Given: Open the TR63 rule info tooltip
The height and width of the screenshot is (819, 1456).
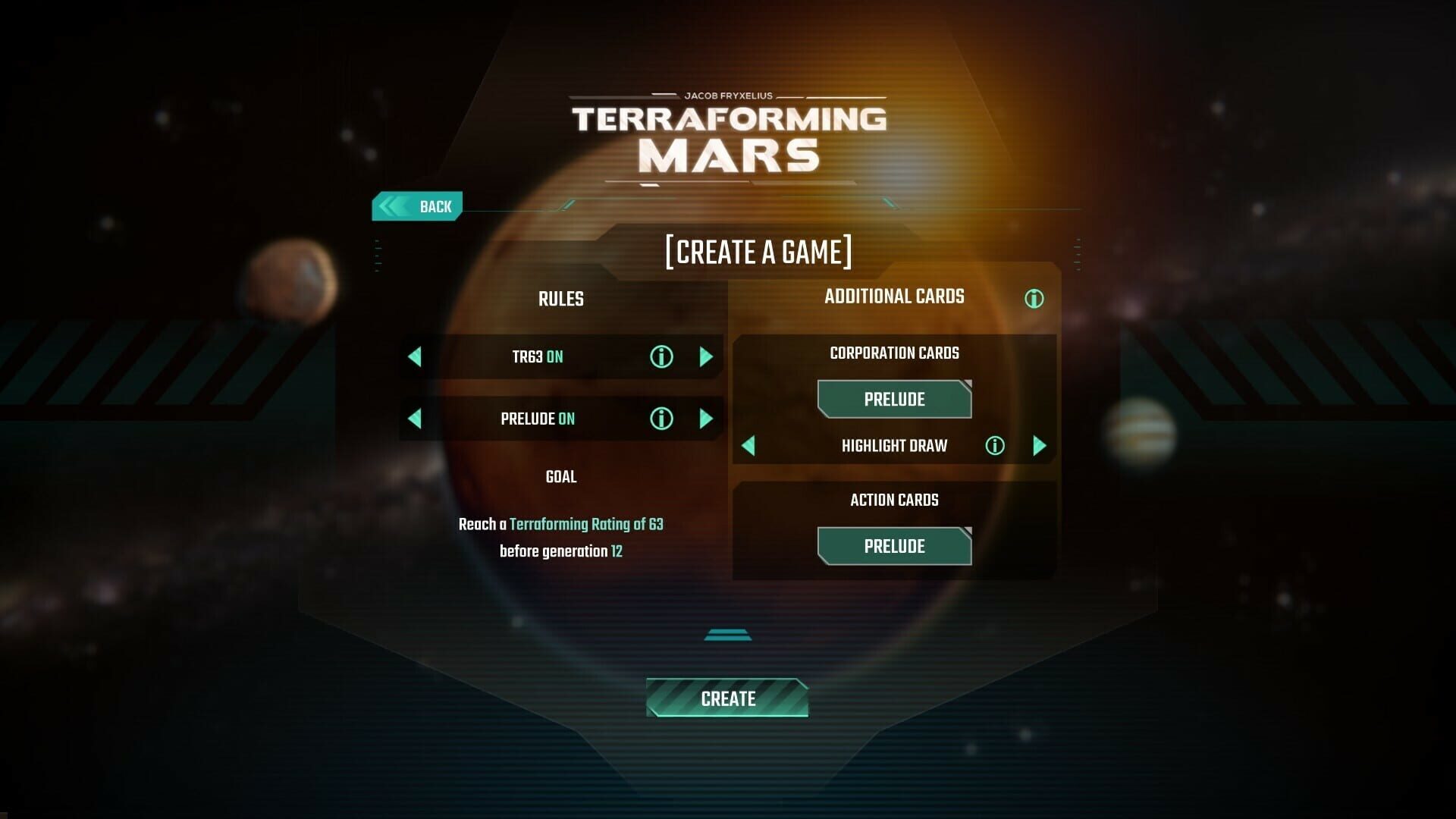Looking at the screenshot, I should 661,356.
